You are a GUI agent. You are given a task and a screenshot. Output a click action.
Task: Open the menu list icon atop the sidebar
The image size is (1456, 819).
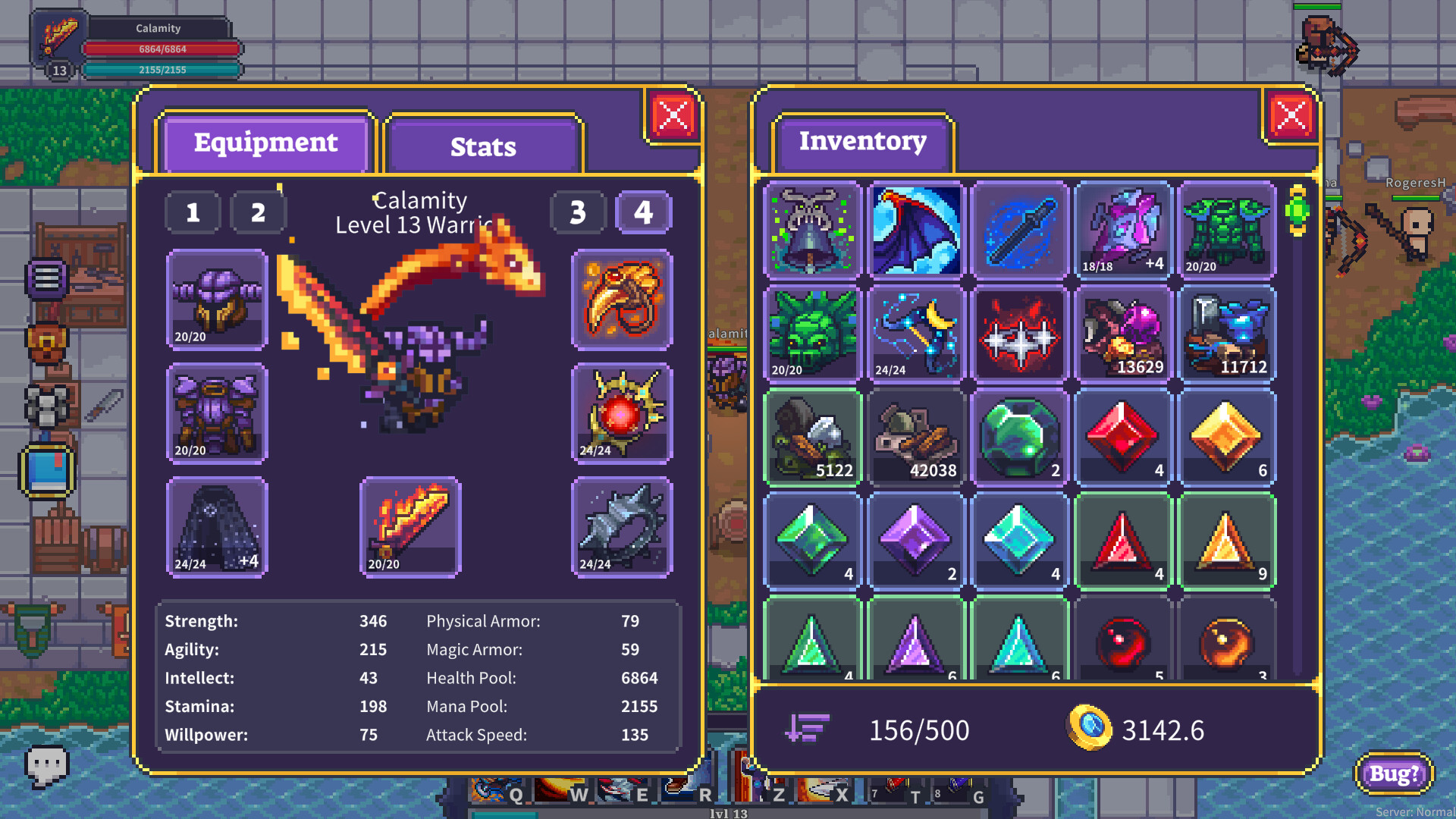(x=47, y=278)
